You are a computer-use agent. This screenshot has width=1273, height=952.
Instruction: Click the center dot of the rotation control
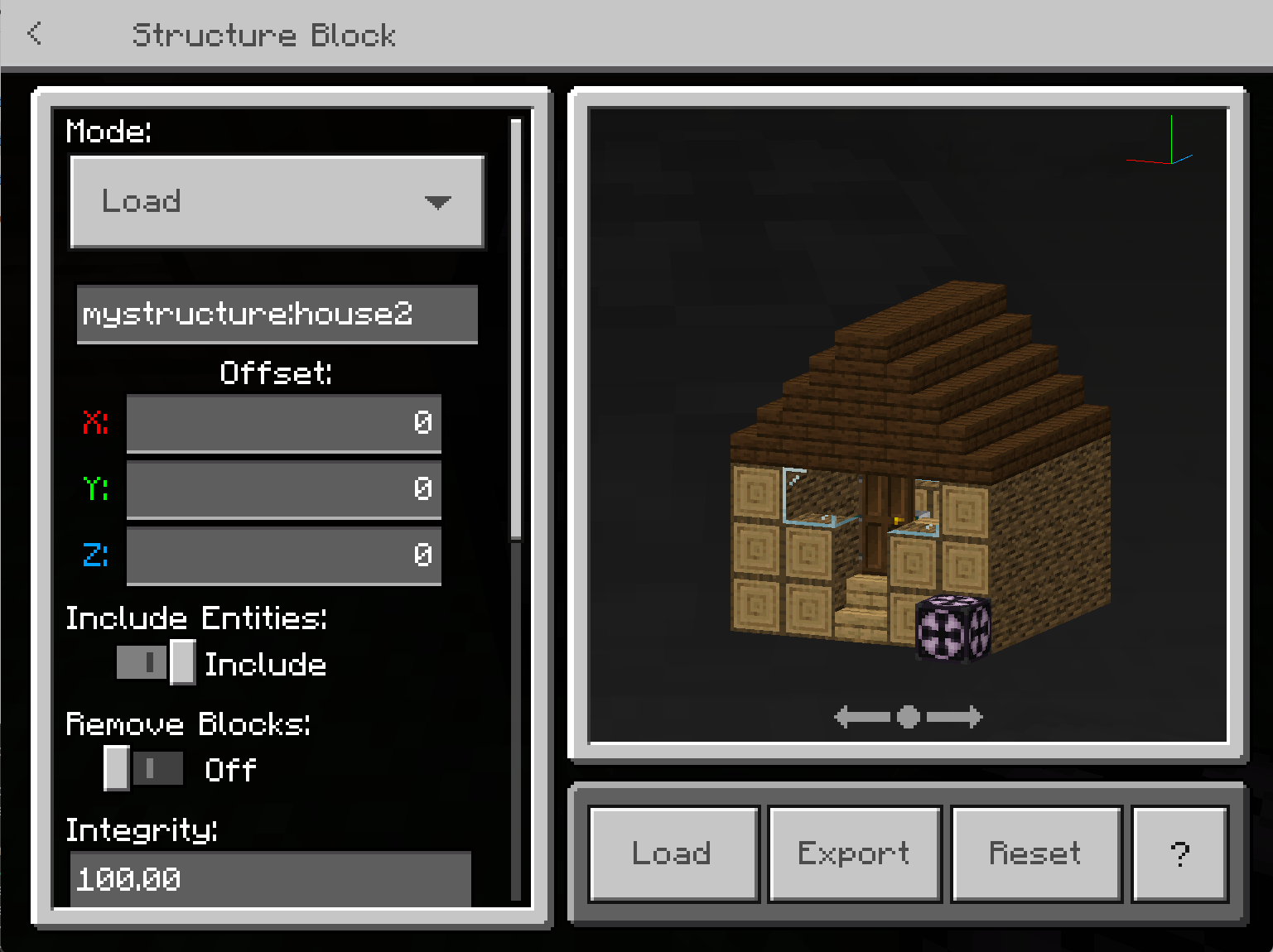[x=907, y=717]
